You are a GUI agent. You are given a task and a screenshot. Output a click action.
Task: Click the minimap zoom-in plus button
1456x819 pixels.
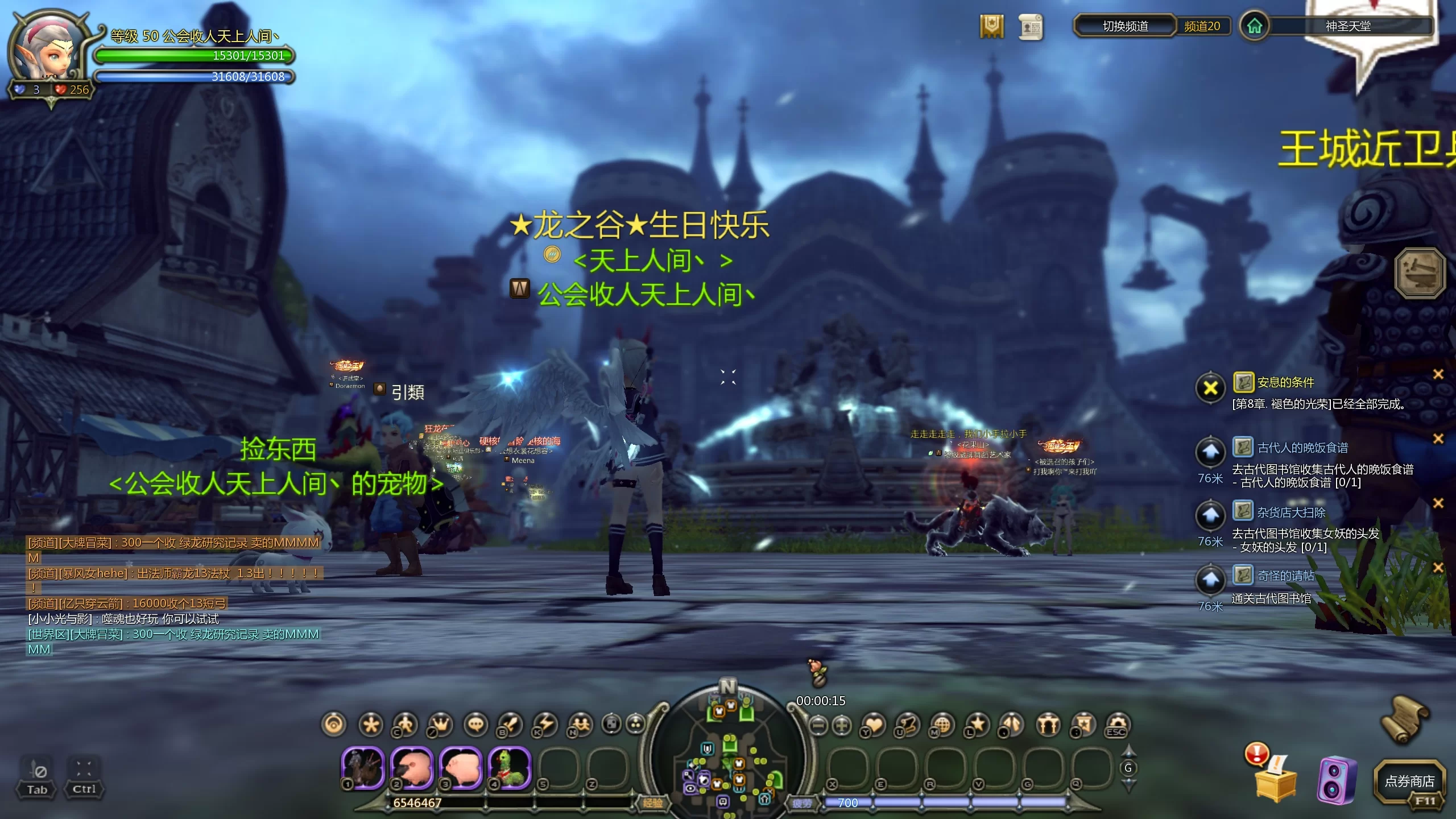[x=842, y=725]
